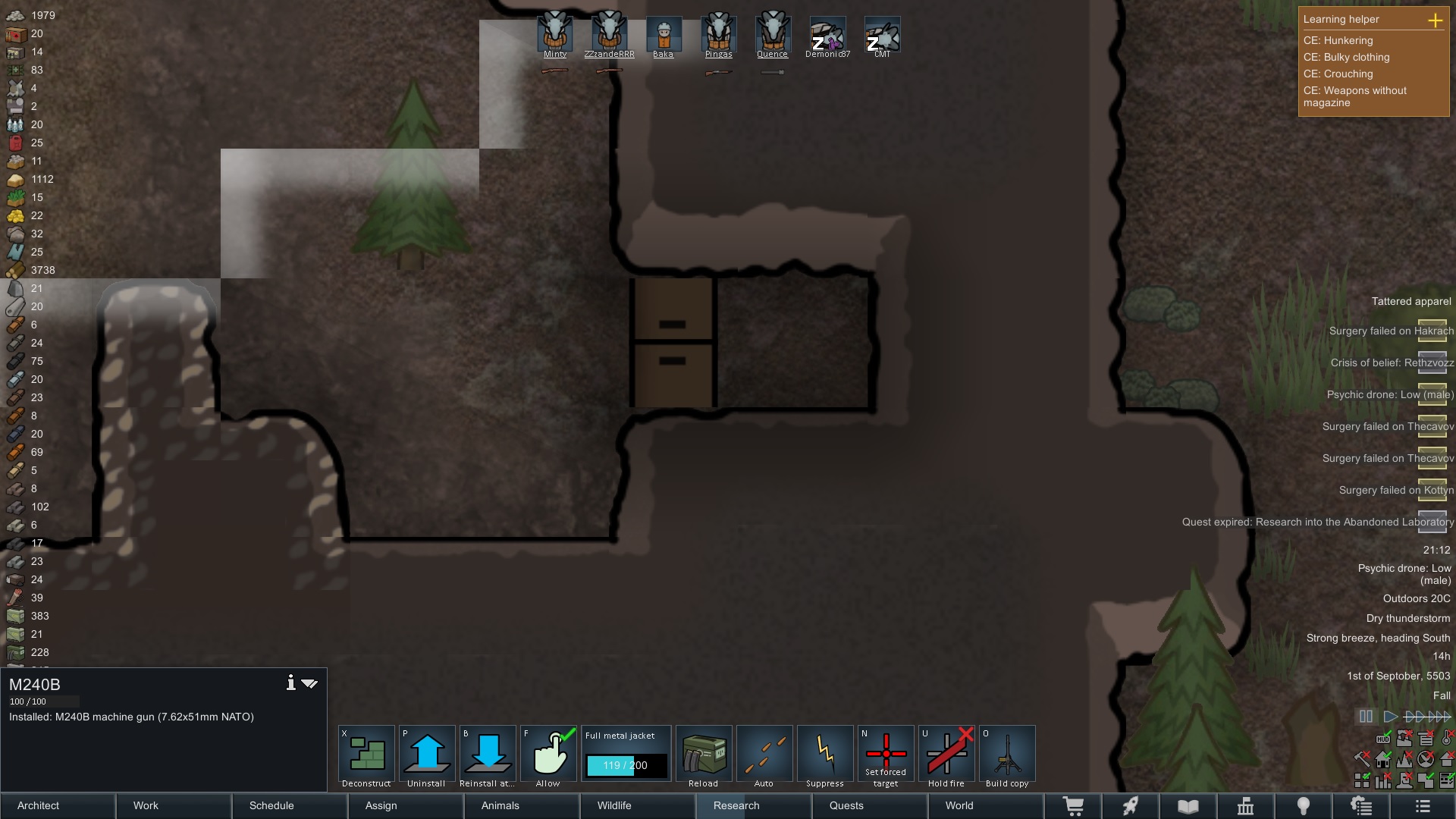Click the Reload gizmo for the M240B

703,755
